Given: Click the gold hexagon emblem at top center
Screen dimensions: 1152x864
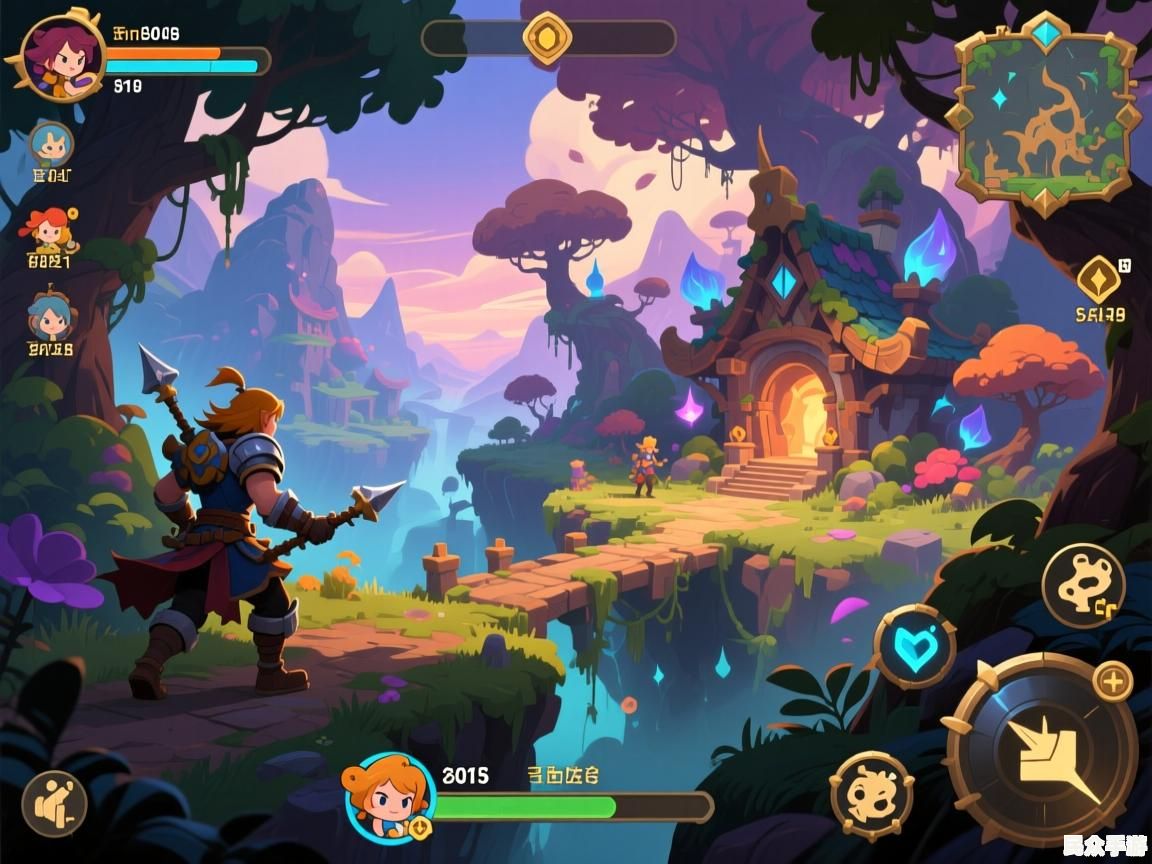Looking at the screenshot, I should pos(547,39).
